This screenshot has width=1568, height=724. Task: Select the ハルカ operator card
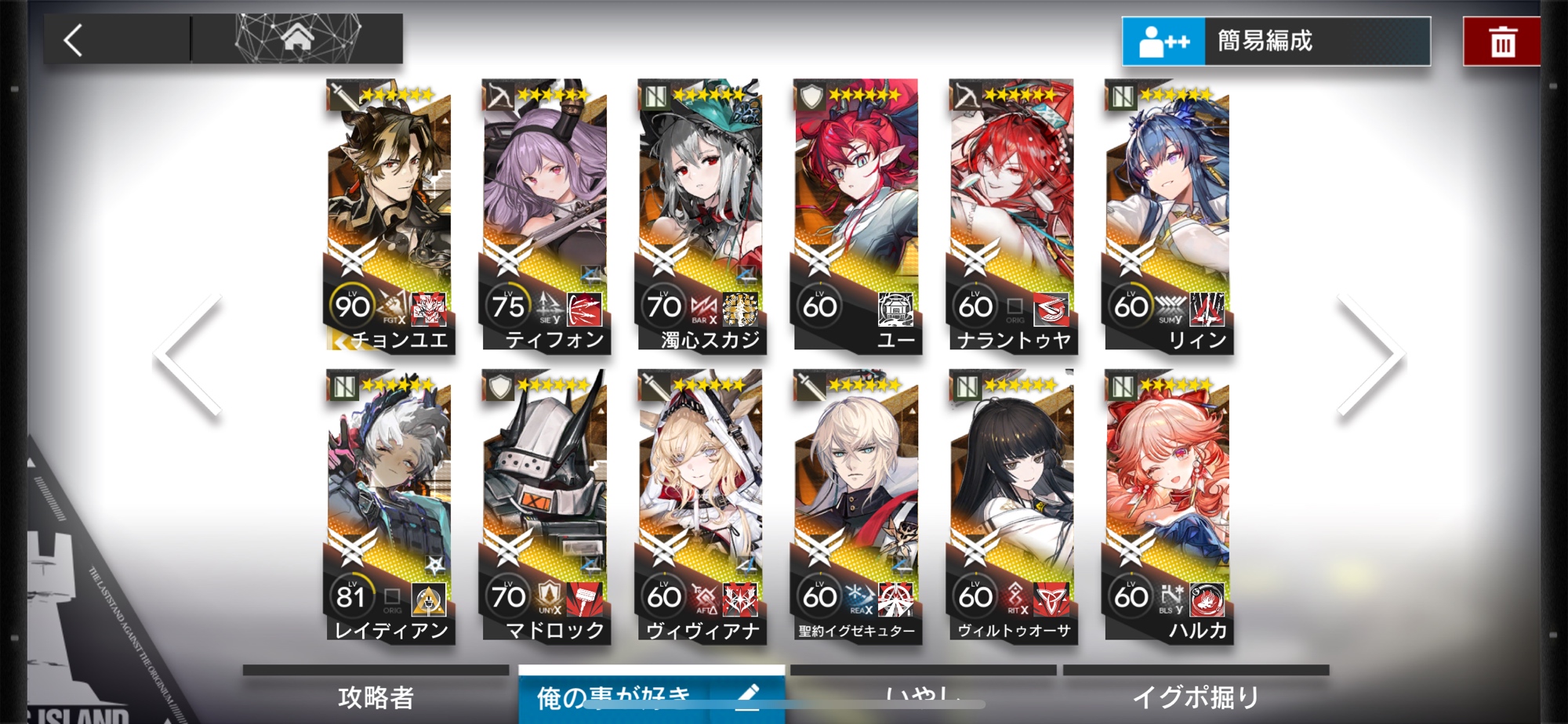pos(1167,507)
